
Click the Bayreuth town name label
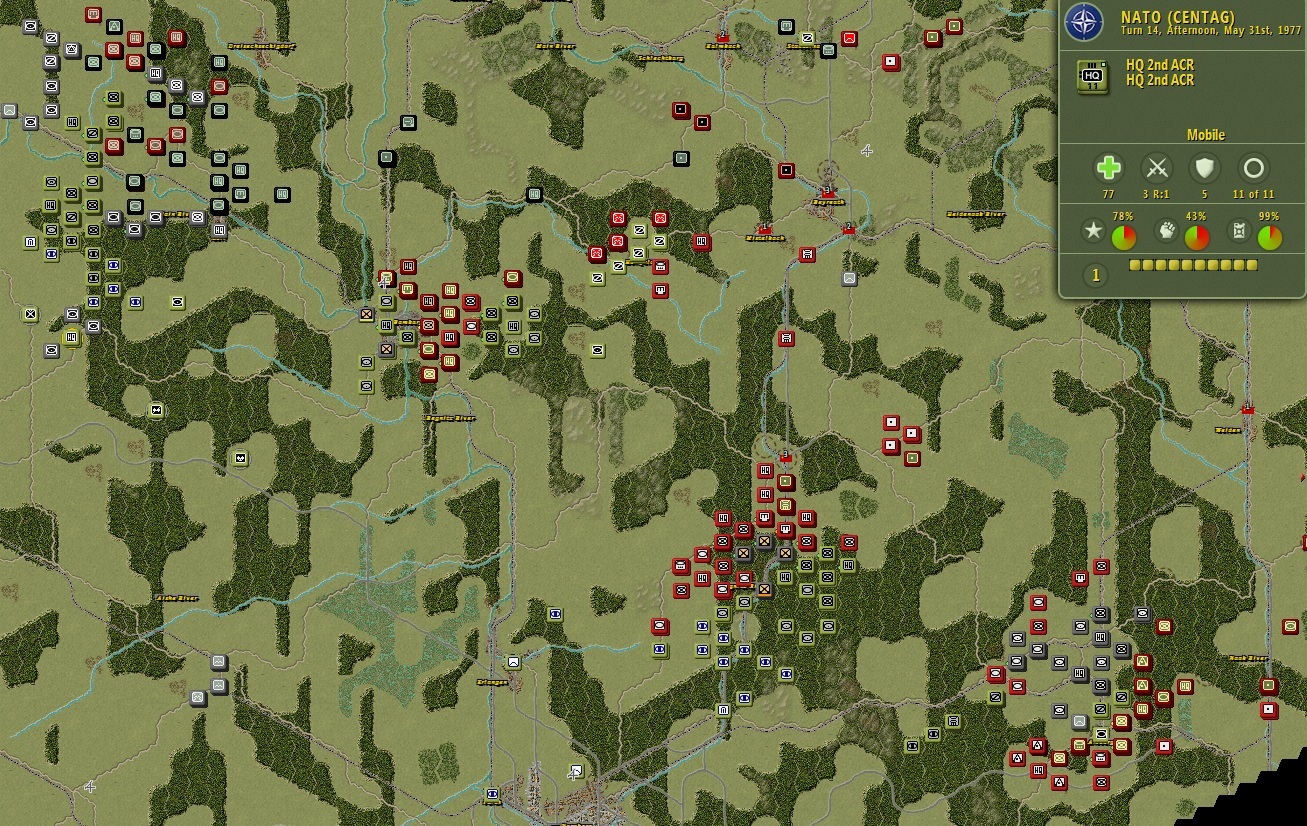click(x=829, y=202)
